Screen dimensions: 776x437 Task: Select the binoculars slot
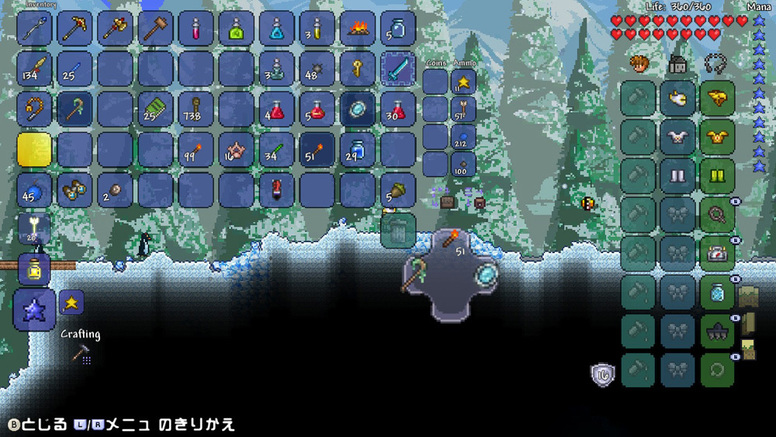pos(75,190)
